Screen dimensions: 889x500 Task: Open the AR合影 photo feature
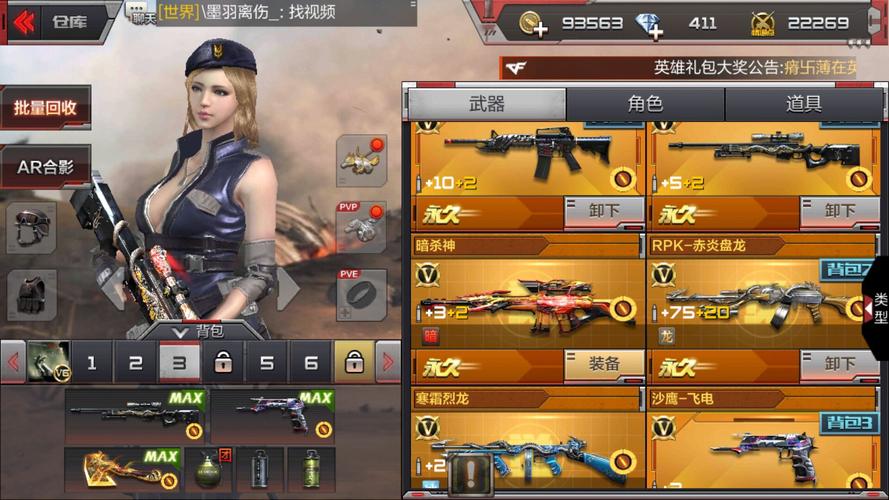[45, 166]
